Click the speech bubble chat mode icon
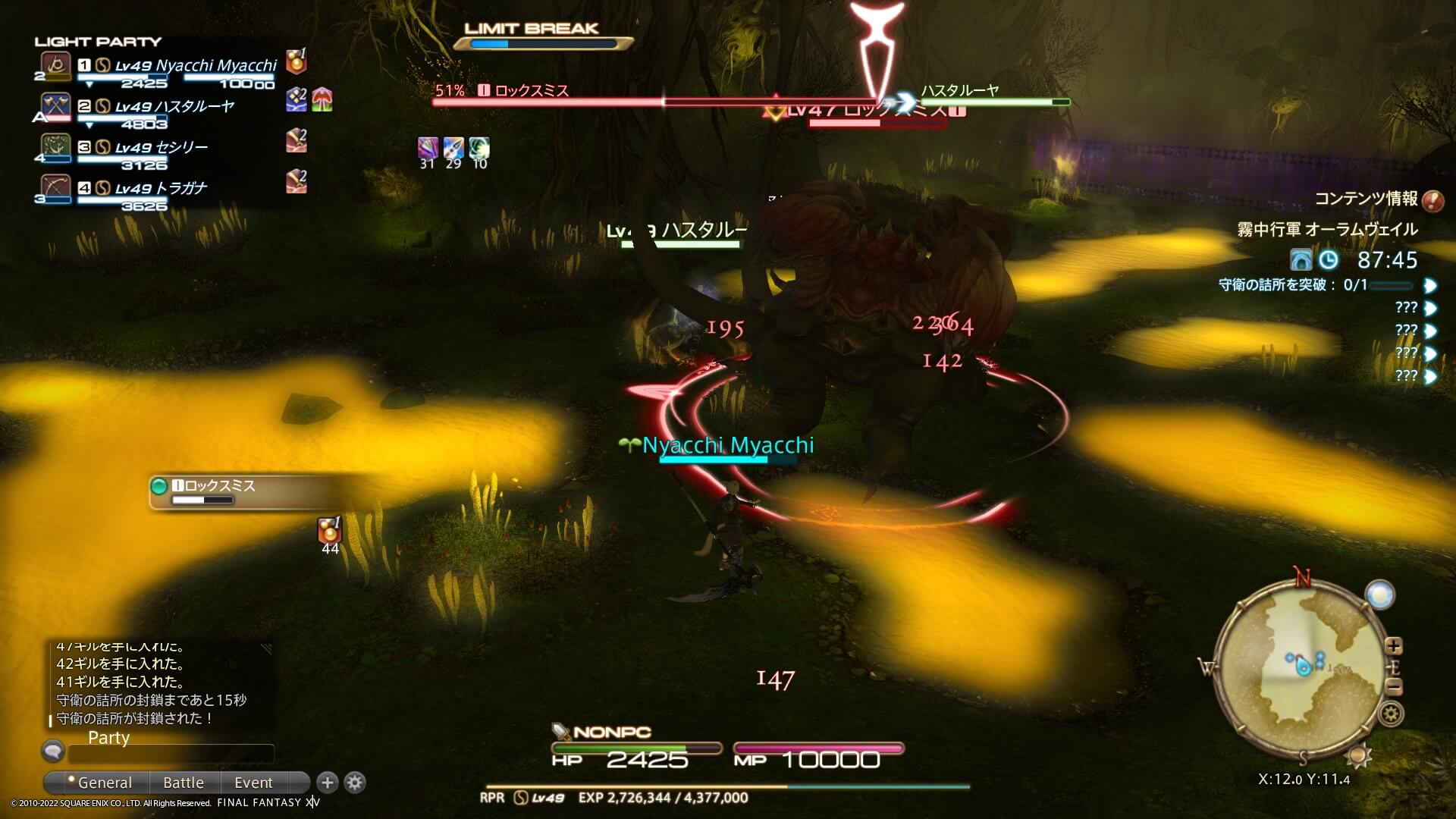This screenshot has height=819, width=1456. tap(52, 751)
